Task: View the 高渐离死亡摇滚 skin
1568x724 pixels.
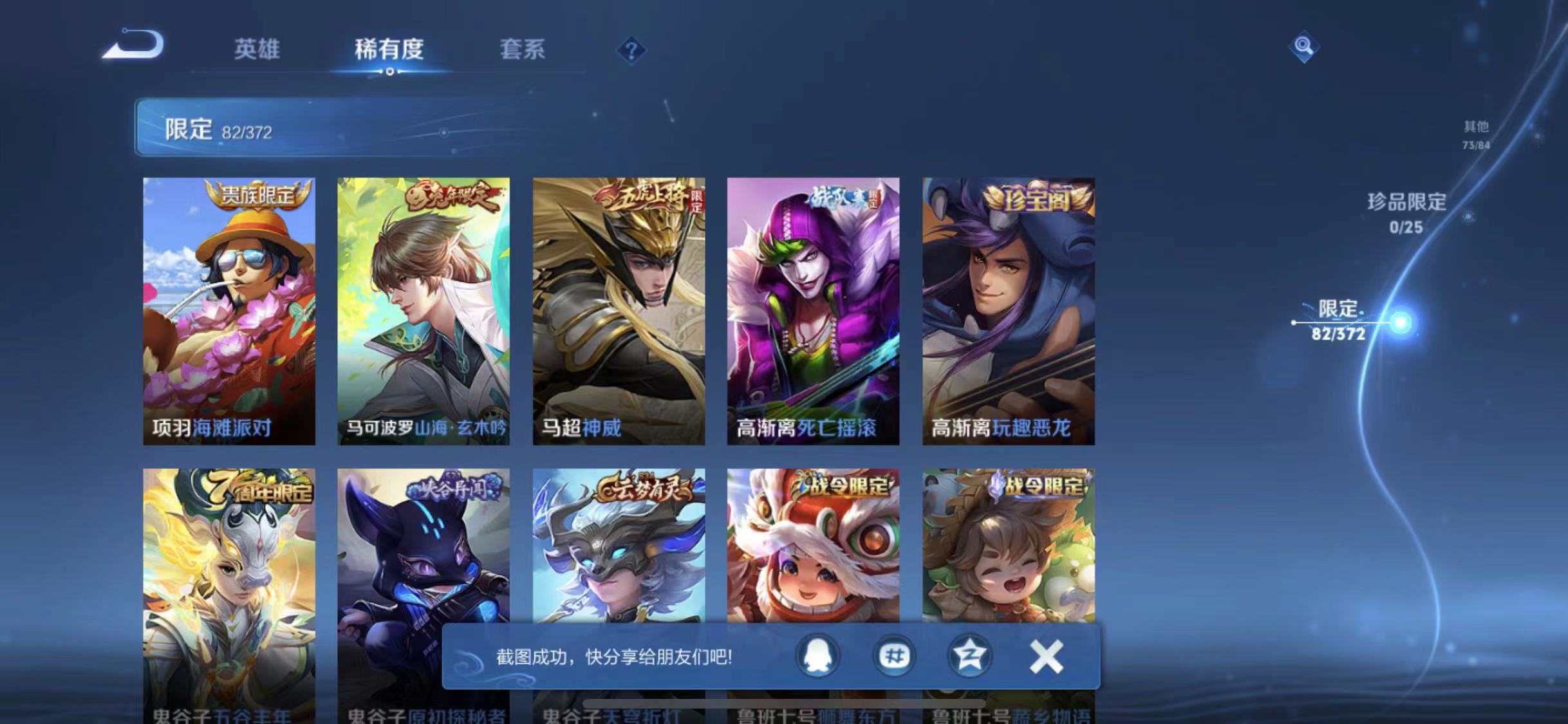Action: click(814, 309)
